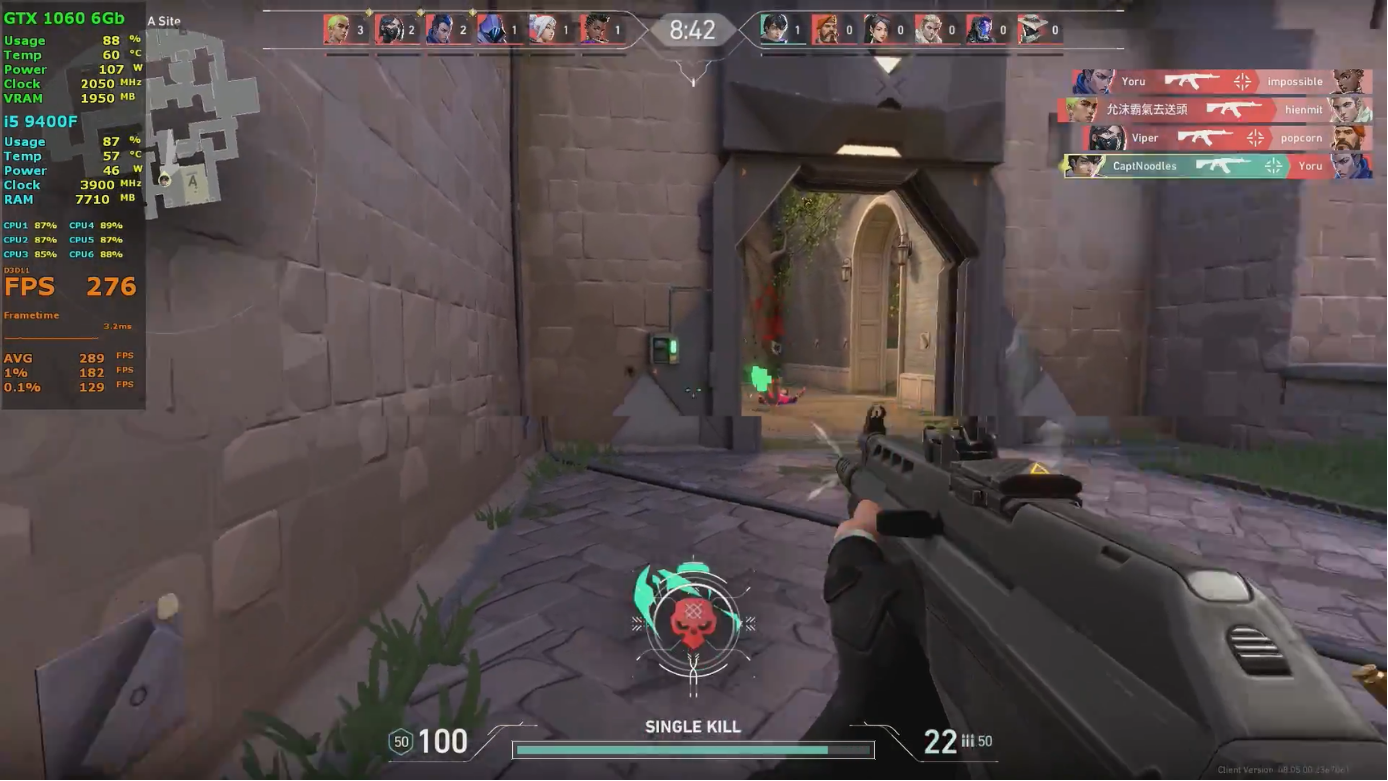Choose Cypher's white hat portrait in the top bar
Viewport: 1388px width, 781px height.
click(x=1030, y=30)
